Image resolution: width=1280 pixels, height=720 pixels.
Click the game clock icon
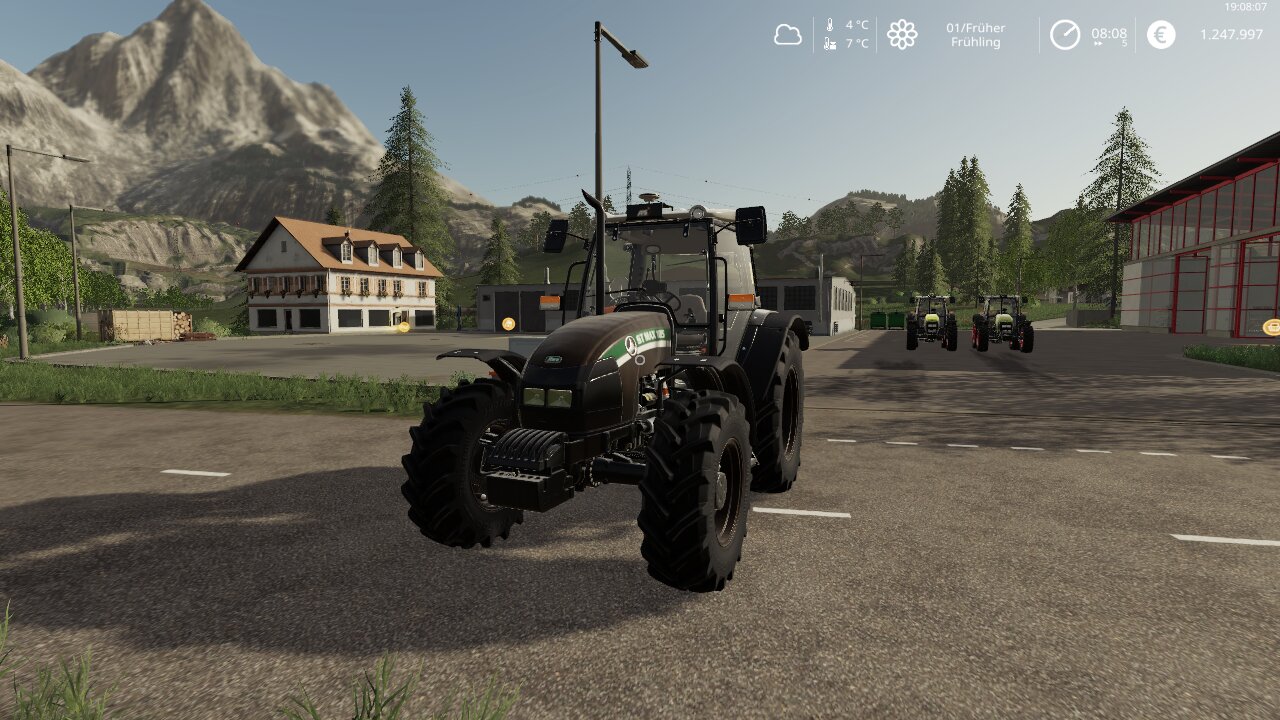click(1064, 35)
